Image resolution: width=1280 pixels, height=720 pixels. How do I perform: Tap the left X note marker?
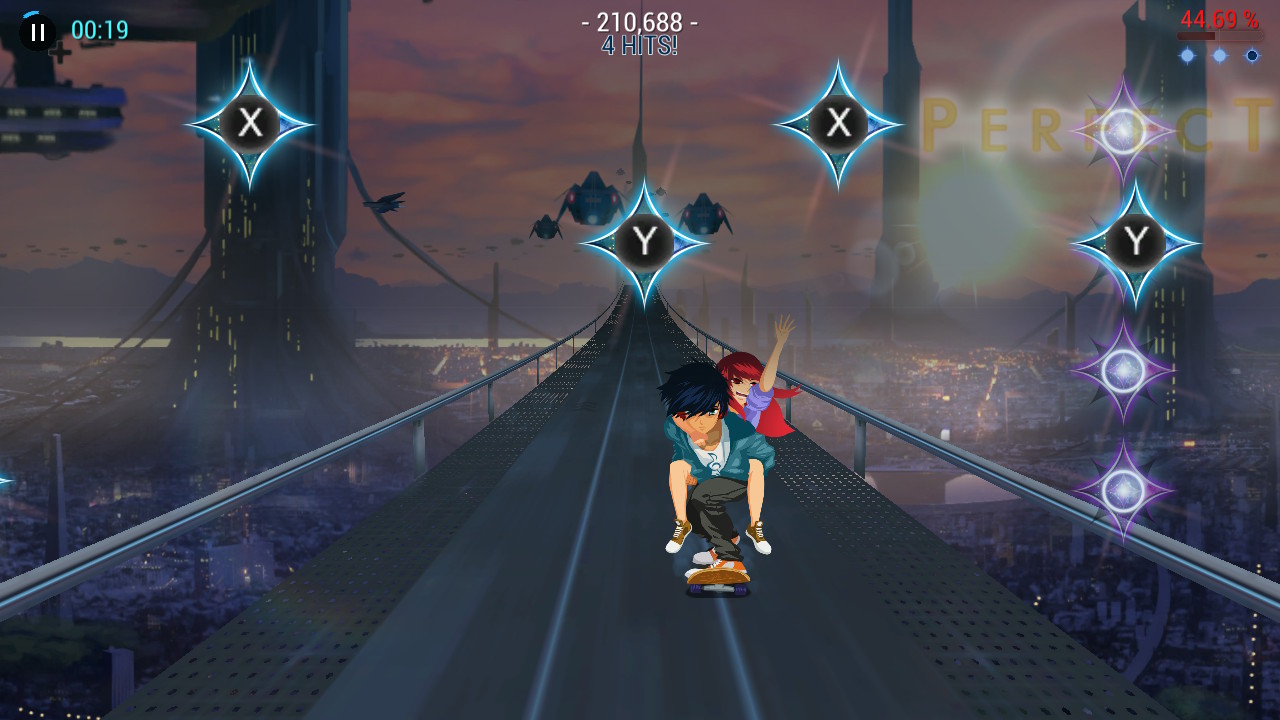(248, 124)
